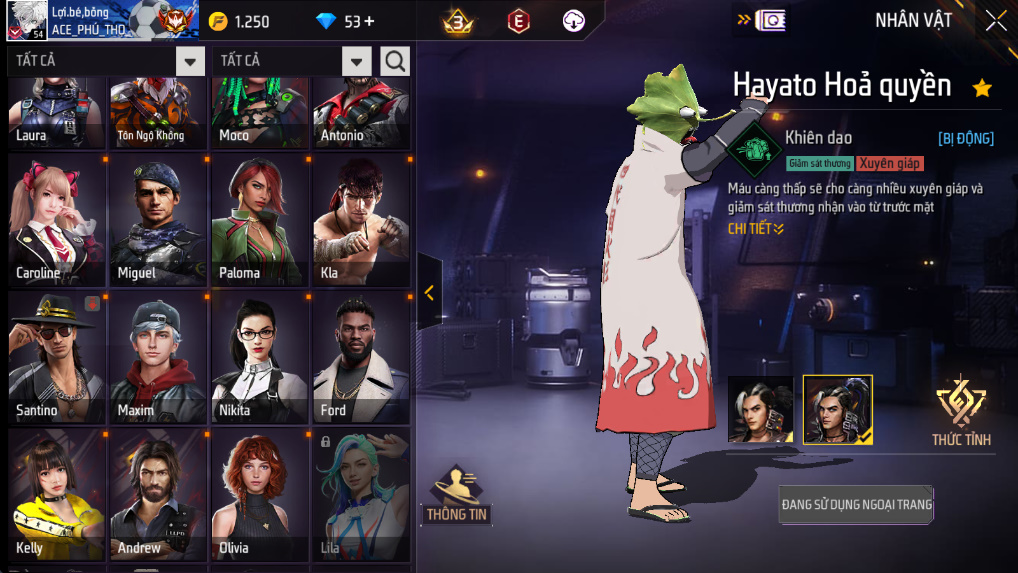This screenshot has height=573, width=1018.
Task: Open the THỨC TỈNH awakening option
Action: click(x=960, y=412)
